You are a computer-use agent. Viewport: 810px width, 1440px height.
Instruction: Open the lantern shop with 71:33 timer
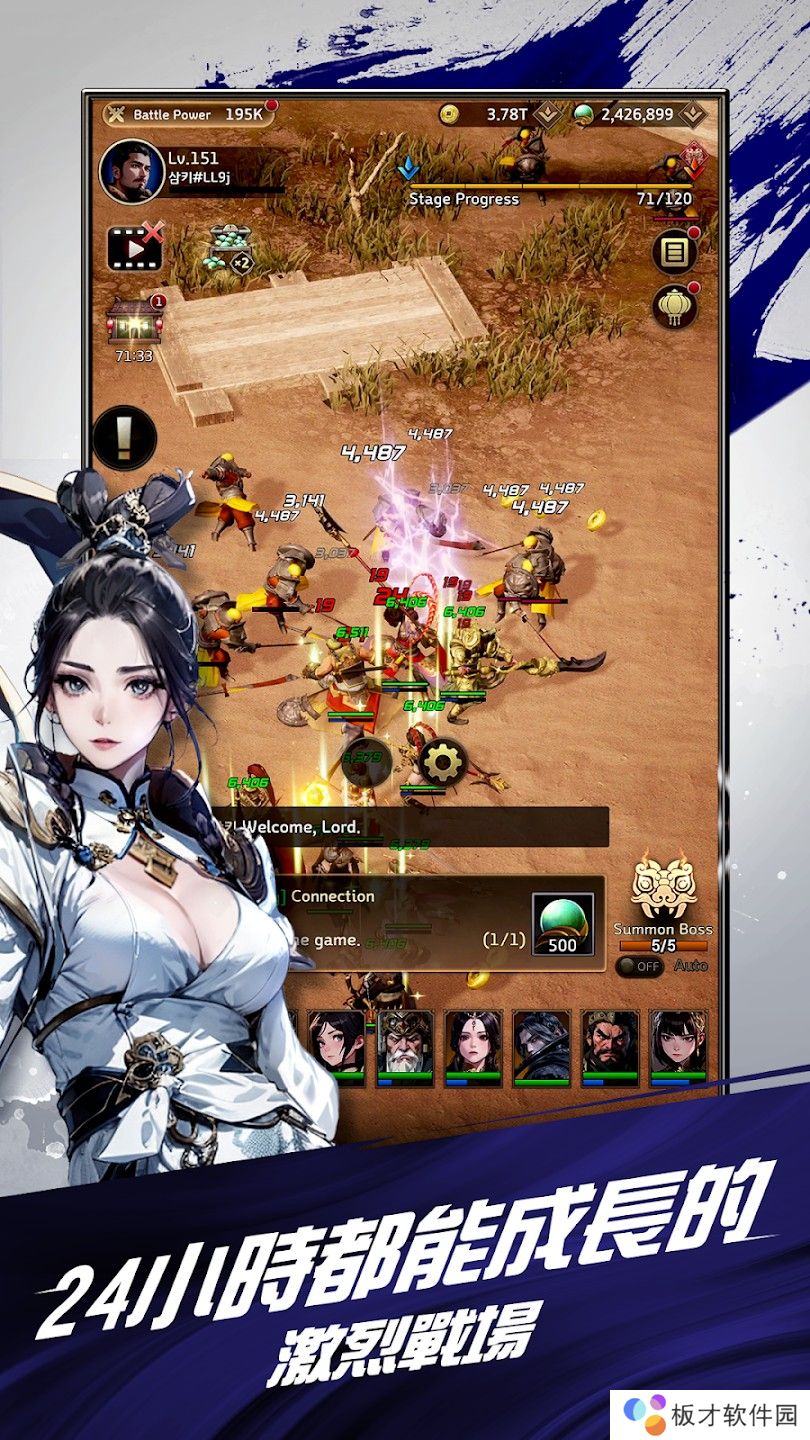pyautogui.click(x=133, y=323)
